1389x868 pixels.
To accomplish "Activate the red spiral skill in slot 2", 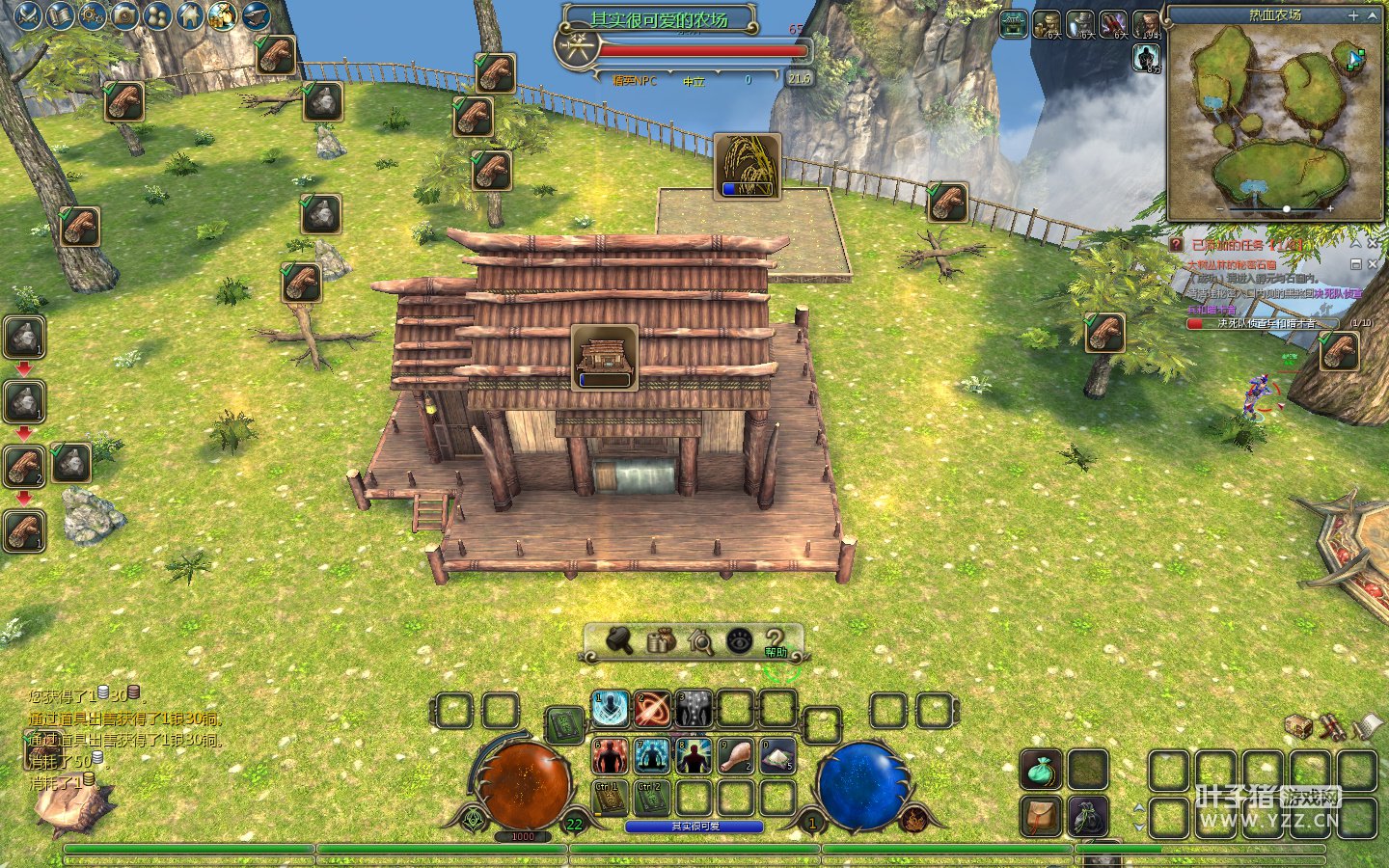I will (x=652, y=710).
